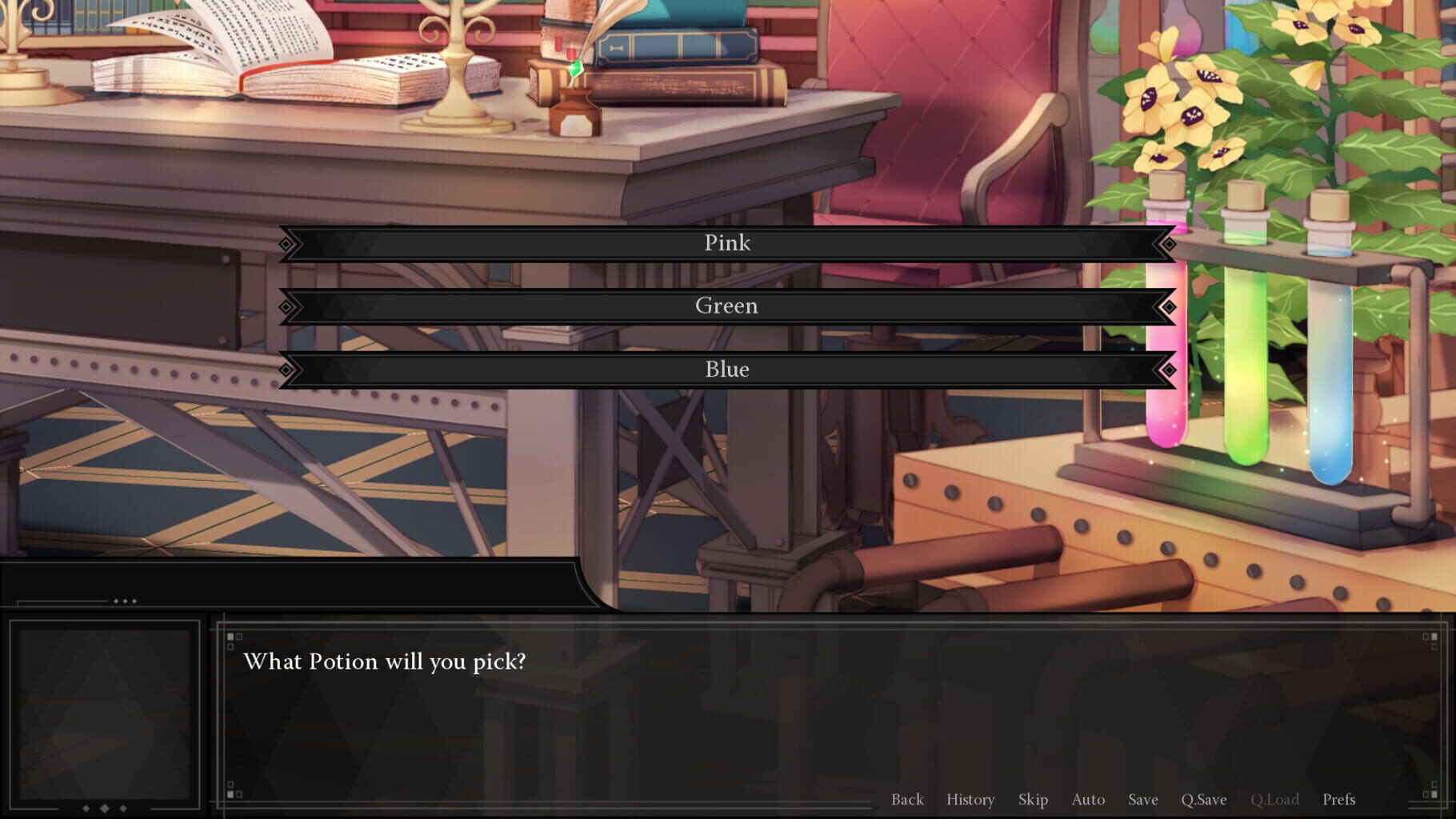Perform a Quick Save with Q.Save
Screen dimensions: 1456x819
[x=1204, y=799]
